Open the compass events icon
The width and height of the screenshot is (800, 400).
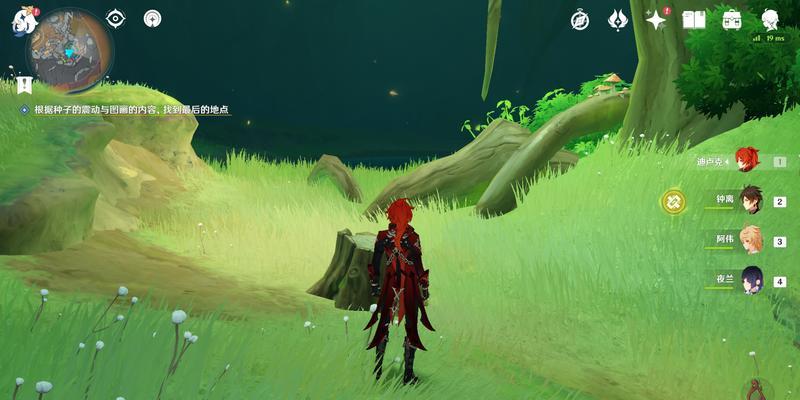pyautogui.click(x=580, y=20)
